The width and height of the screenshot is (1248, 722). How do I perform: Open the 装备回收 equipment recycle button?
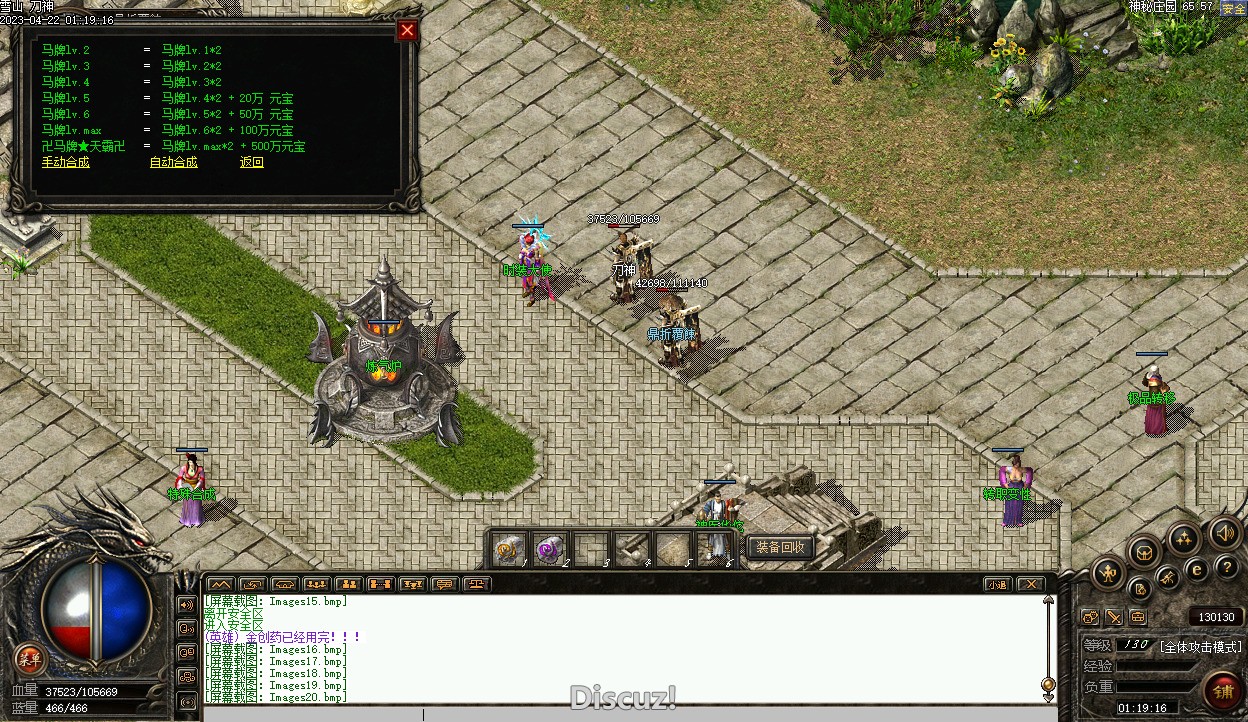point(781,547)
